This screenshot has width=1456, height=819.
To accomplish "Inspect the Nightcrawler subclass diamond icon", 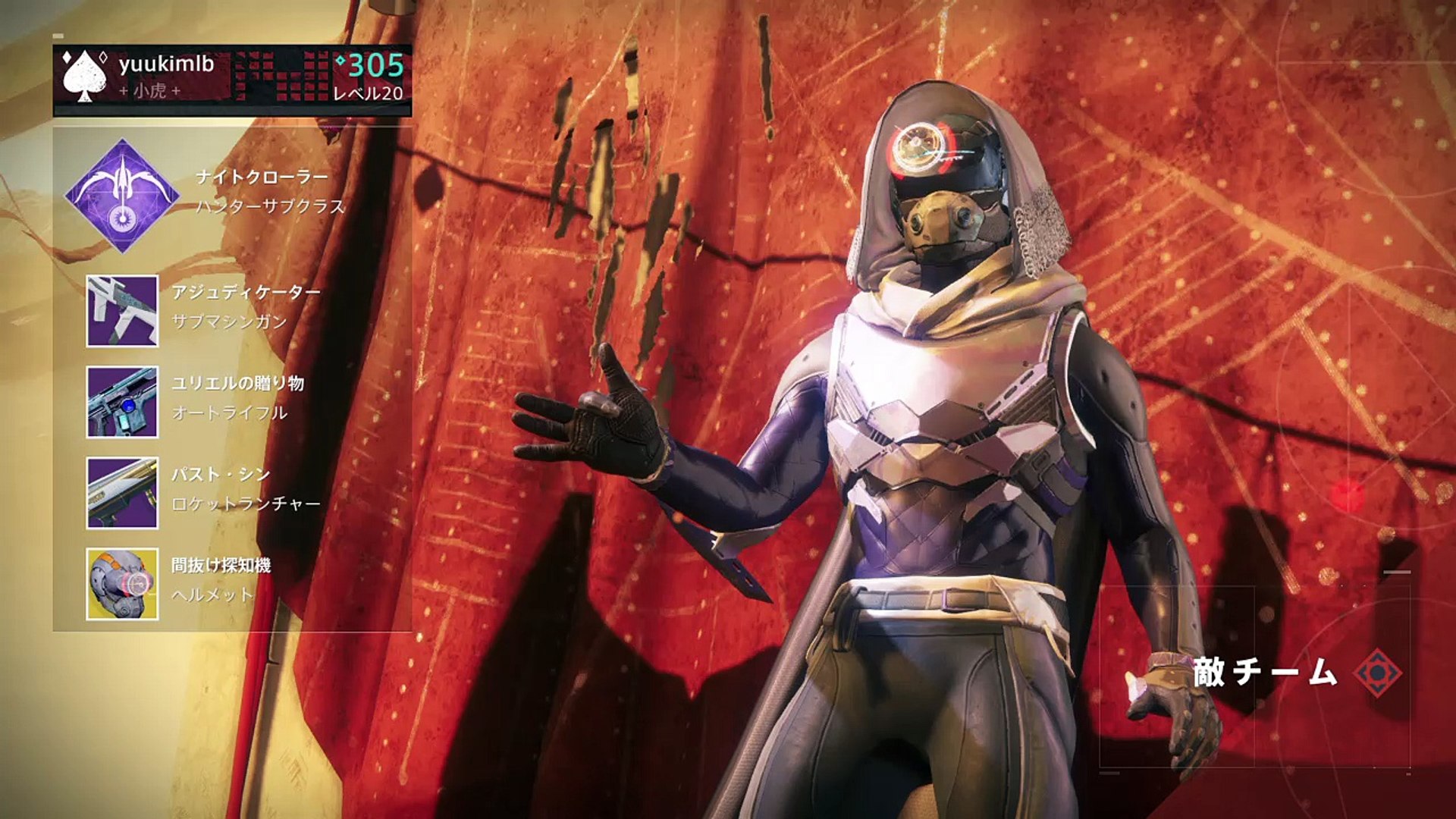I will [x=122, y=196].
